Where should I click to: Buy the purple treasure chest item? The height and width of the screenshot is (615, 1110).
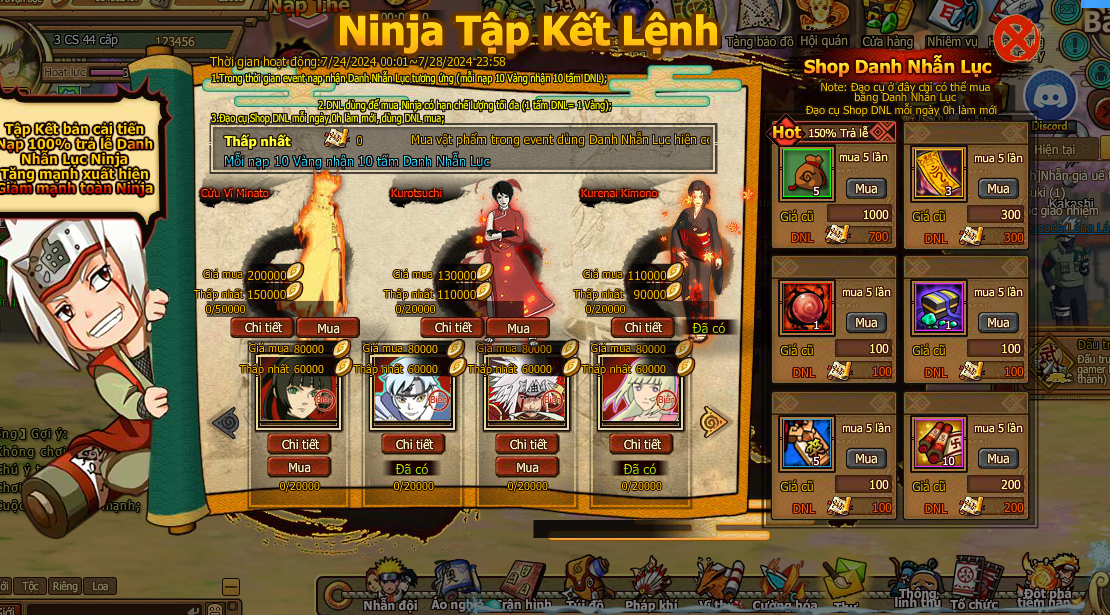pos(998,322)
